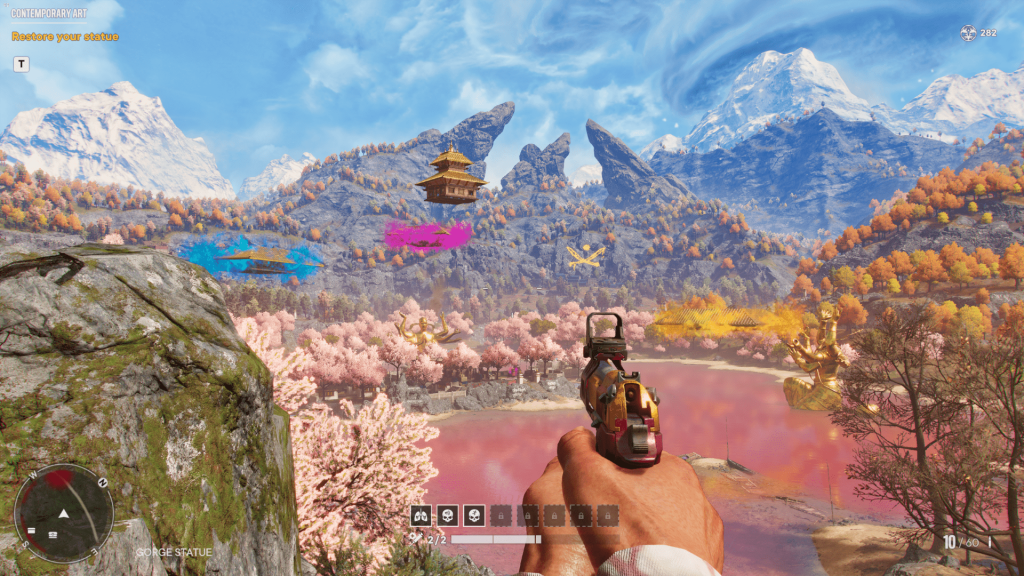Select the lungs perk slot
Screen dimensions: 1024x576
coord(422,515)
